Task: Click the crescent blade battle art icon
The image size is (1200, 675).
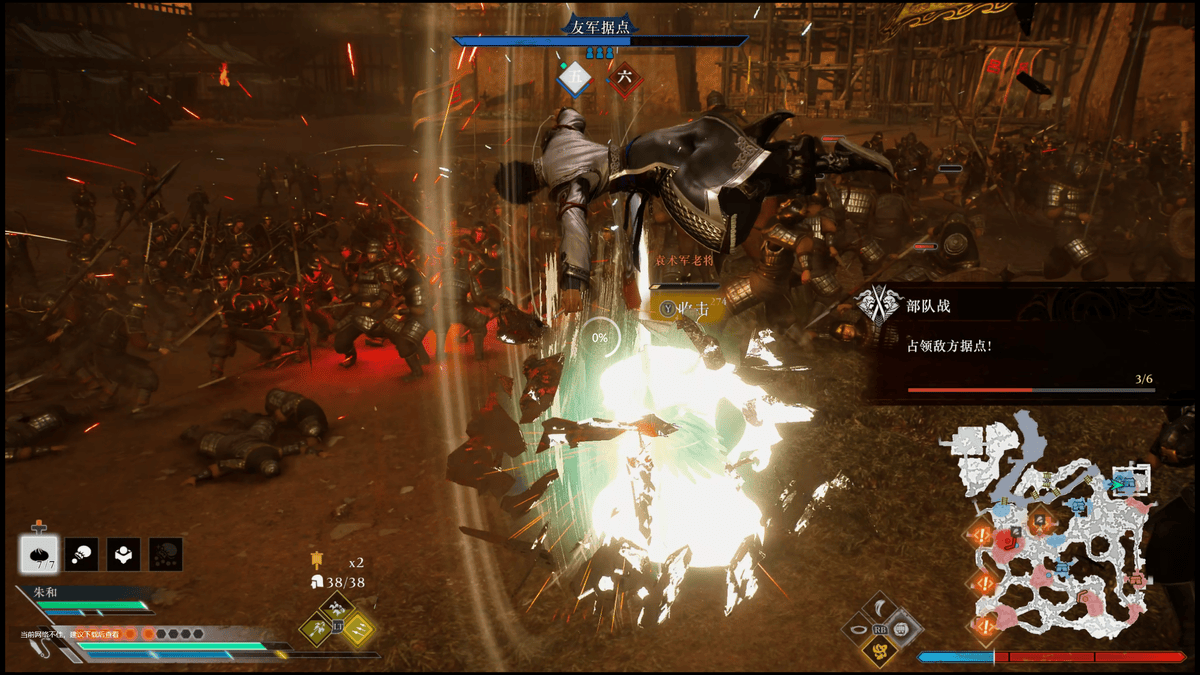Action: [x=881, y=607]
